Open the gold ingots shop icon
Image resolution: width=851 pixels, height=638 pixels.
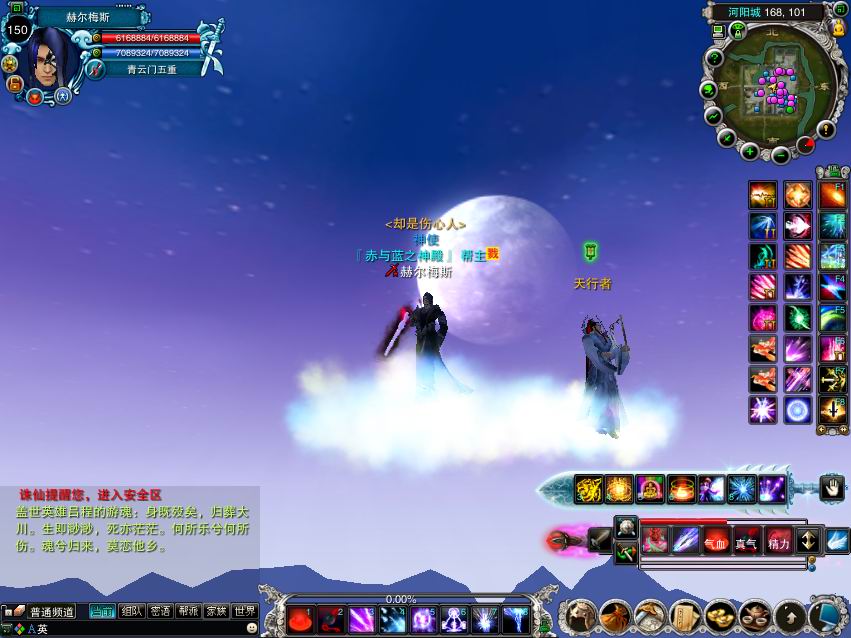pos(720,614)
